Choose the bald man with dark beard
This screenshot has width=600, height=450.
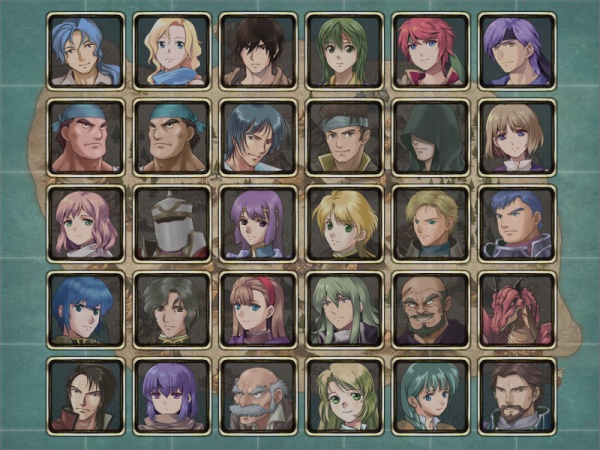point(431,310)
